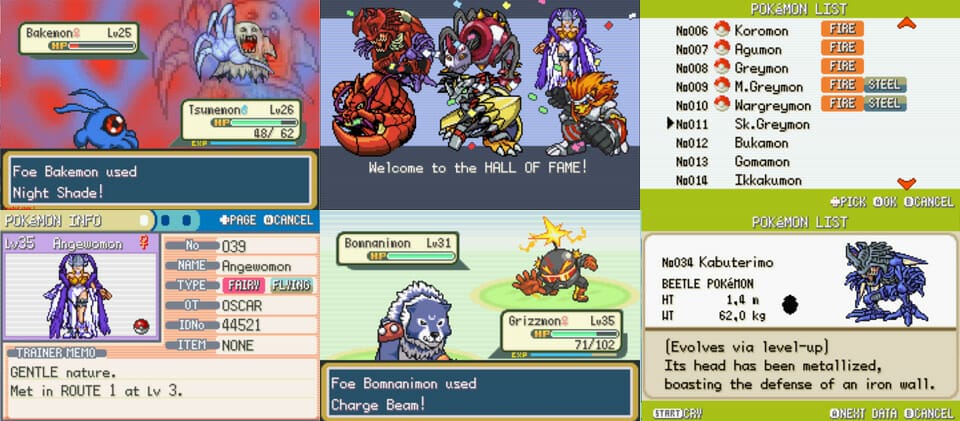Choose the Agumon list entry
Screen dimensions: 960x421
tap(758, 49)
